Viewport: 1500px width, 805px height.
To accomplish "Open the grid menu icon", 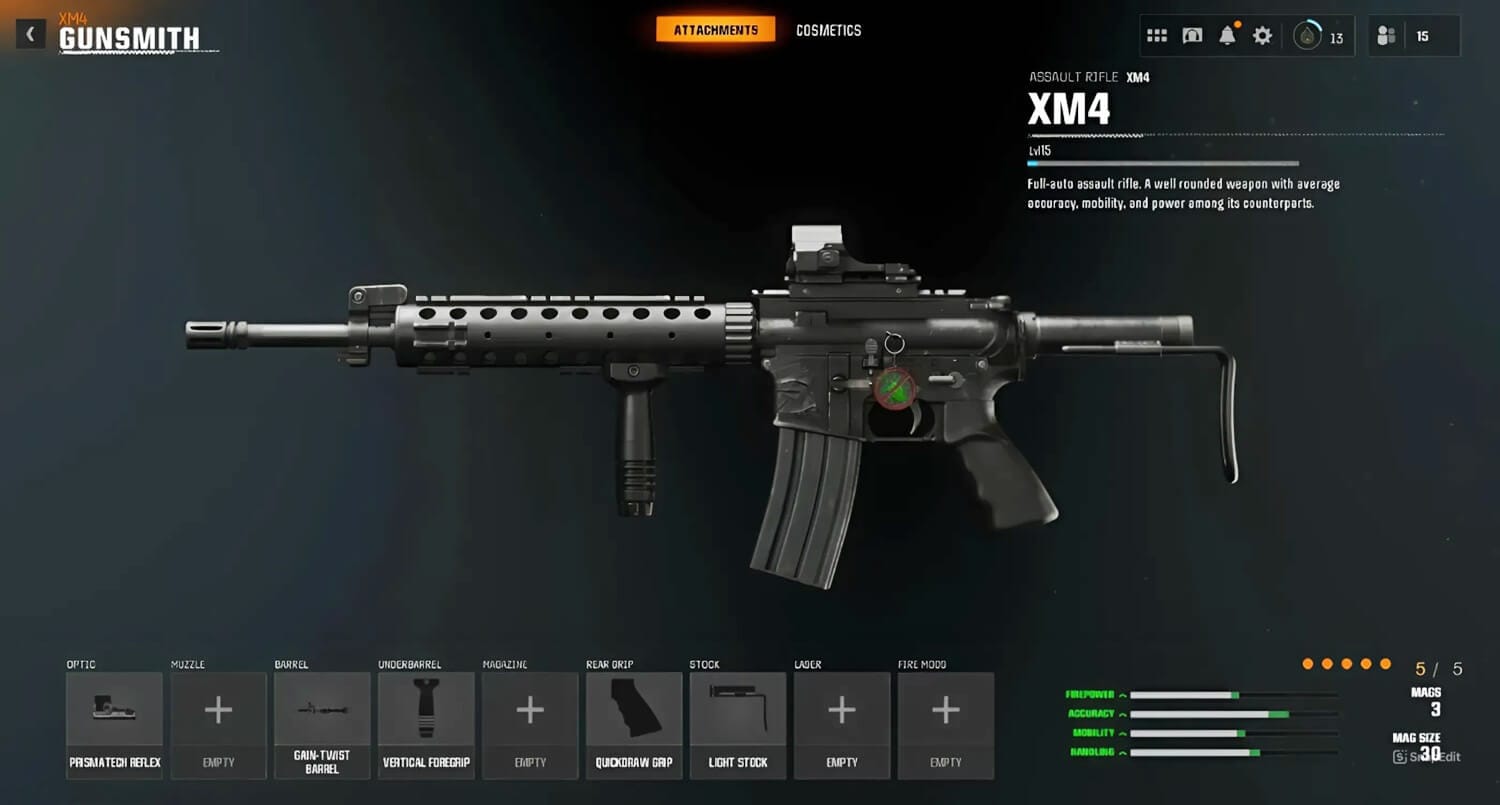I will pos(1157,36).
